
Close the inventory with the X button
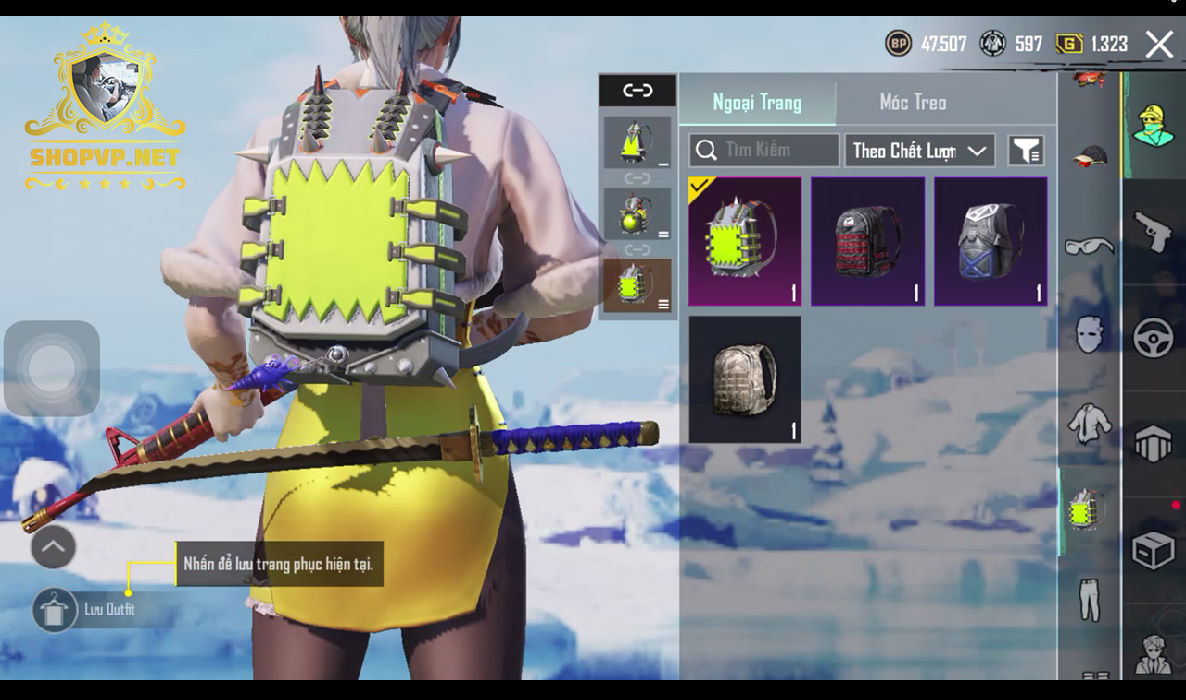(1159, 44)
